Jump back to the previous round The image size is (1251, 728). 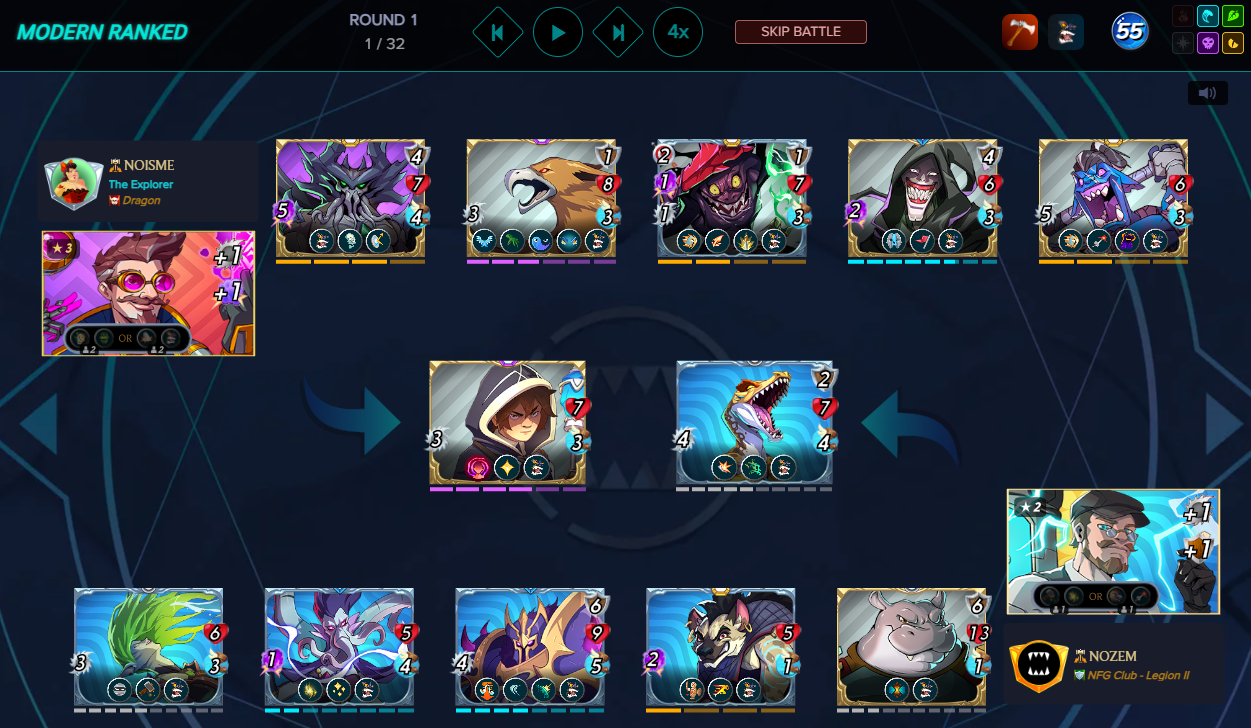[x=497, y=33]
